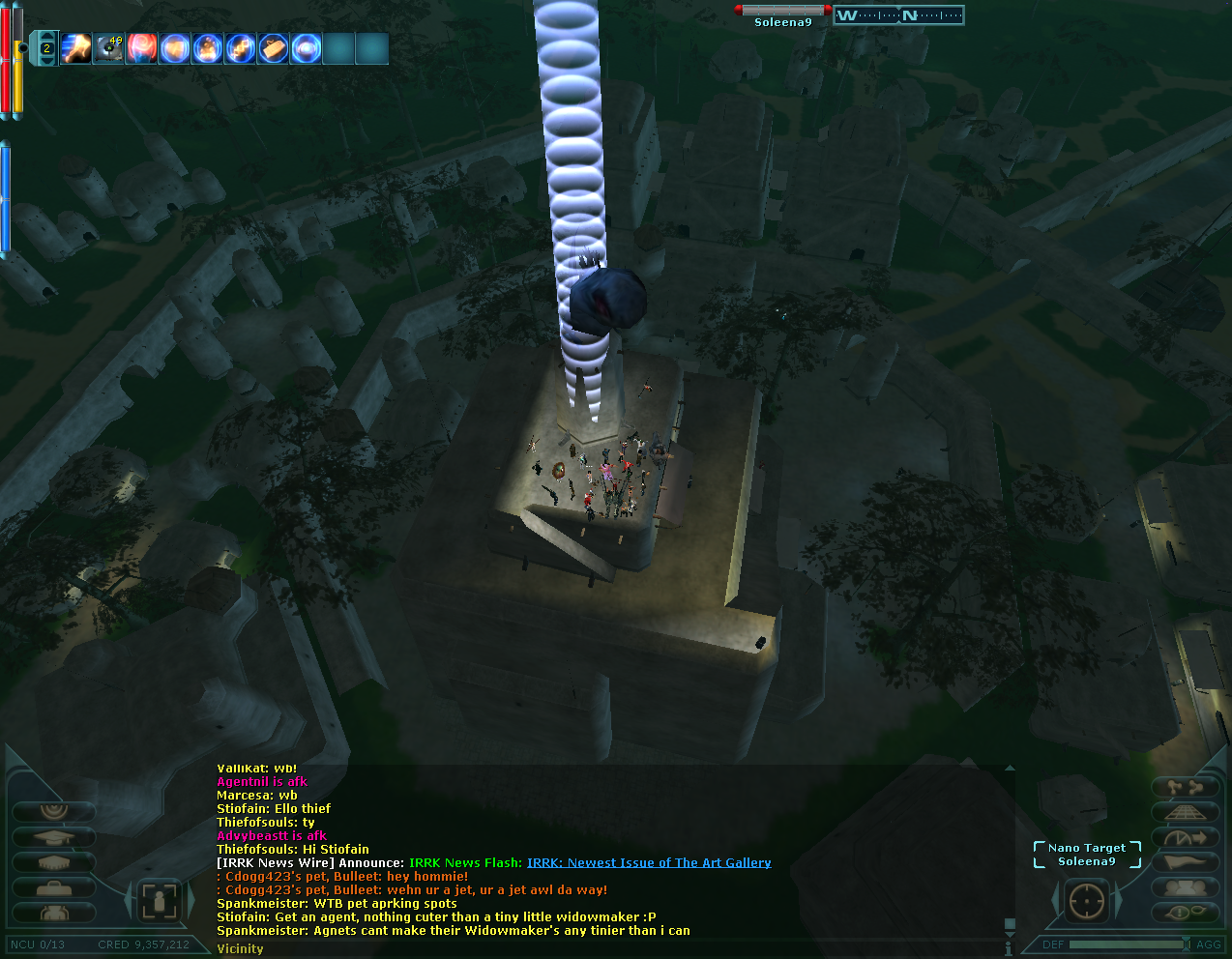Trigger the blue eye nano icon
The image size is (1232, 959).
click(x=307, y=48)
